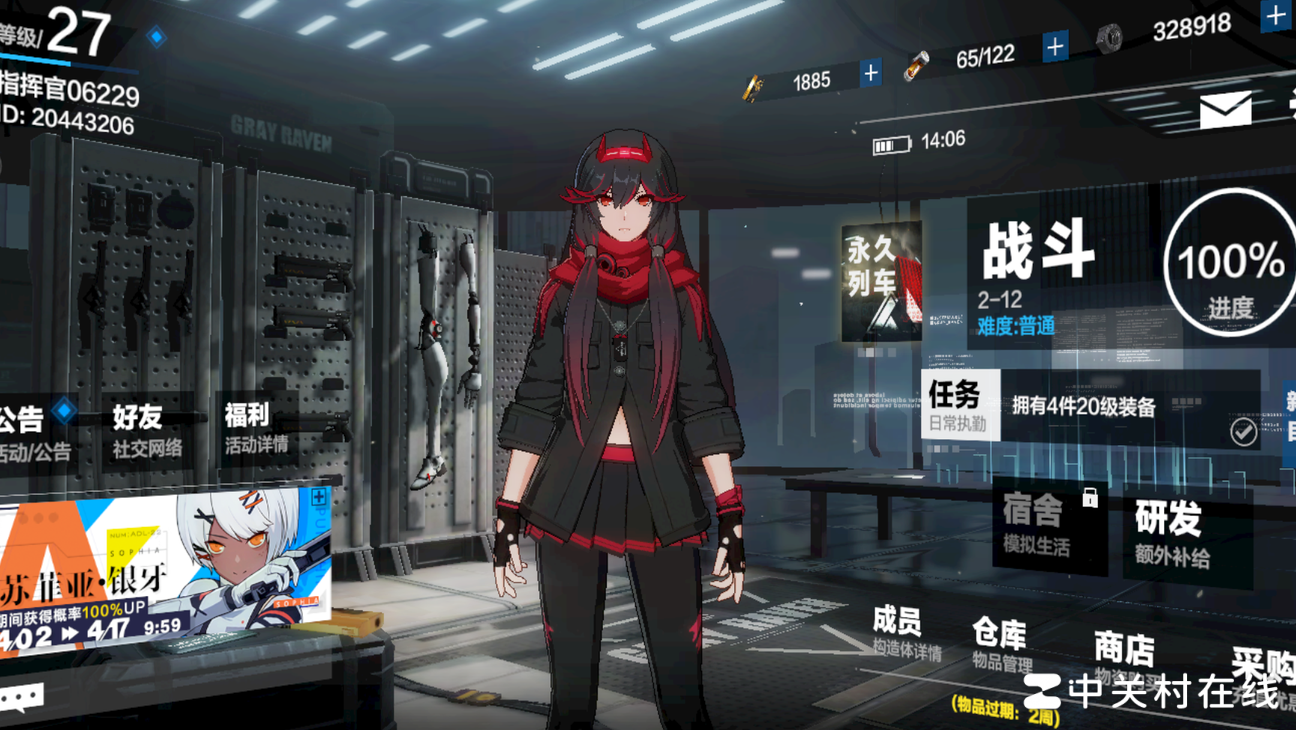The height and width of the screenshot is (730, 1296).
Task: Open the 福利 welfare events
Action: [253, 428]
